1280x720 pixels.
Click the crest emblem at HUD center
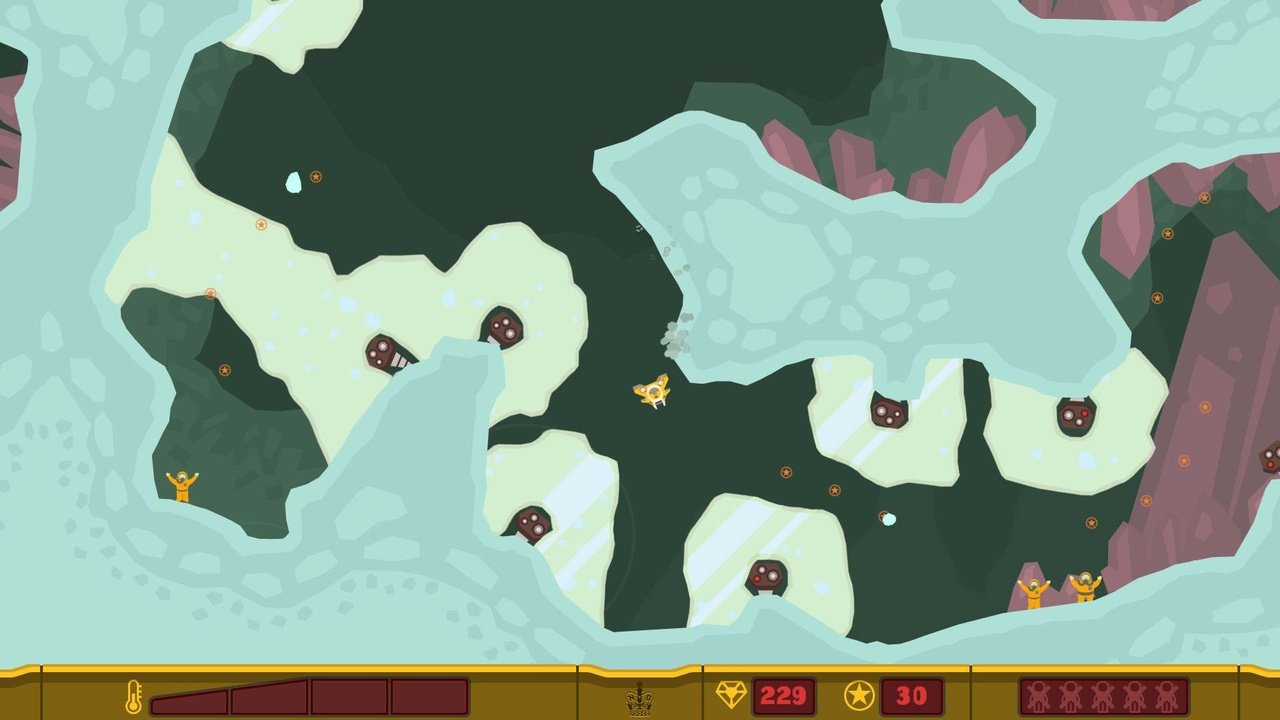tap(639, 695)
